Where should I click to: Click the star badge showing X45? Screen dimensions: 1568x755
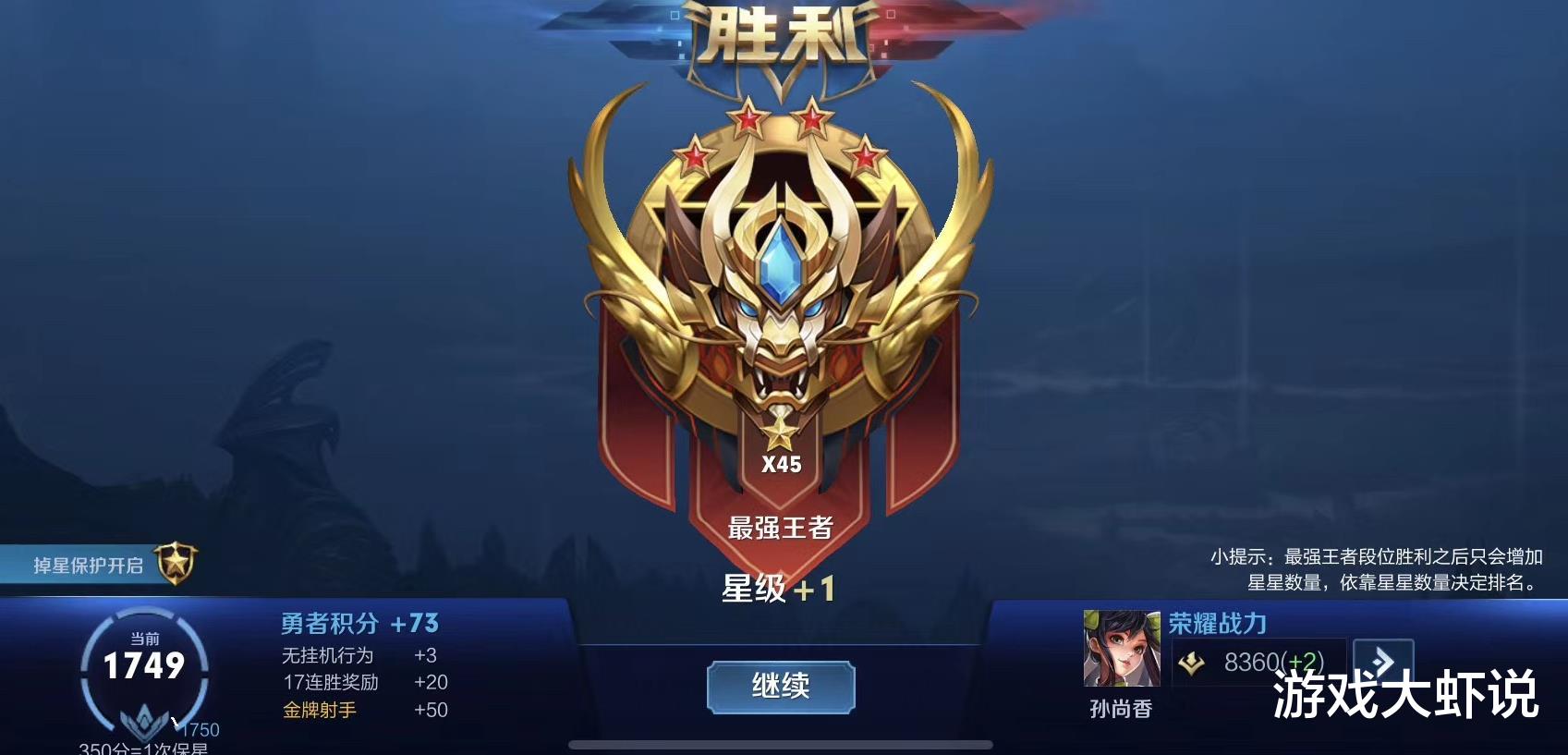(x=782, y=442)
